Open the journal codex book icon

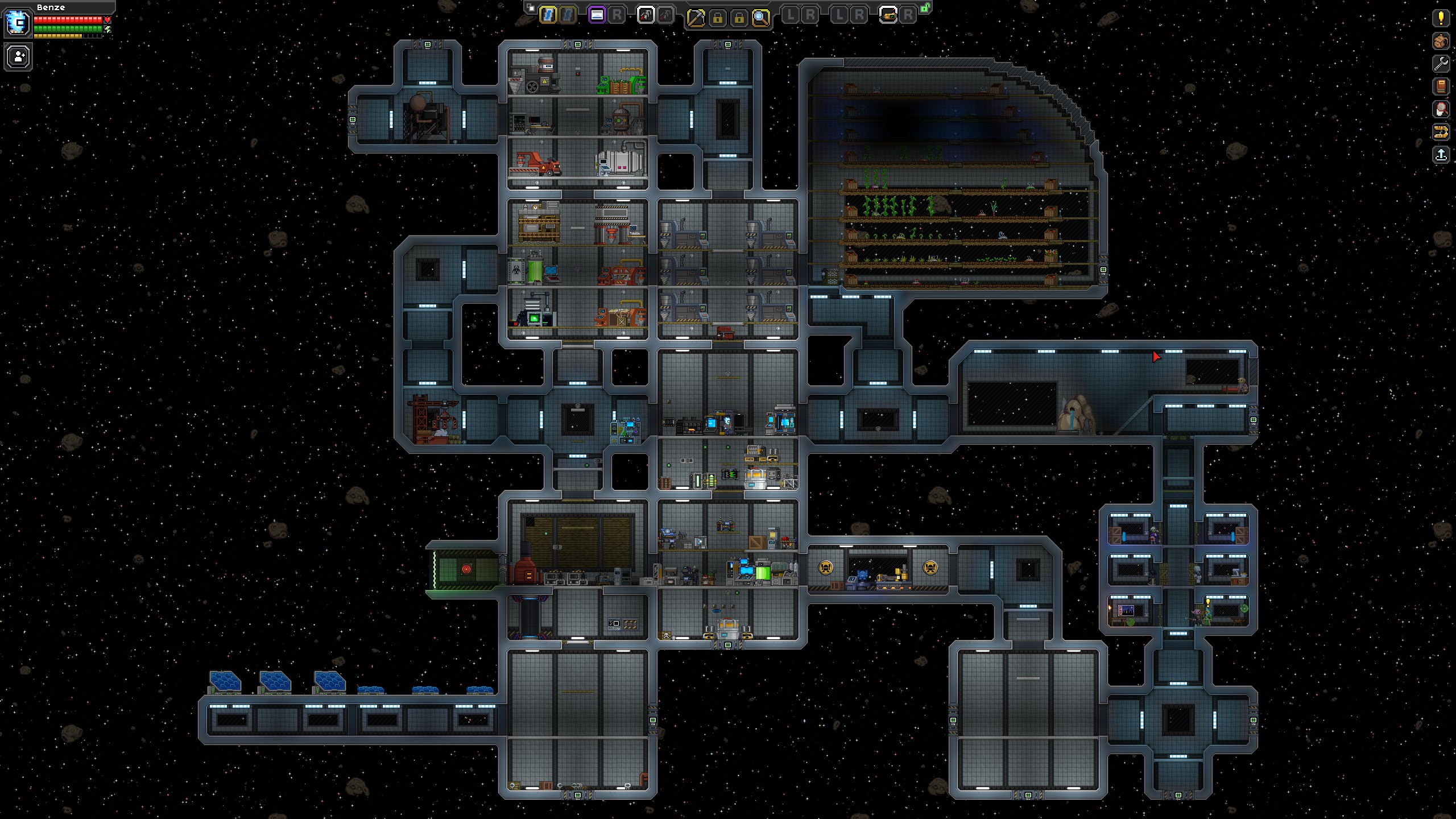(1441, 85)
